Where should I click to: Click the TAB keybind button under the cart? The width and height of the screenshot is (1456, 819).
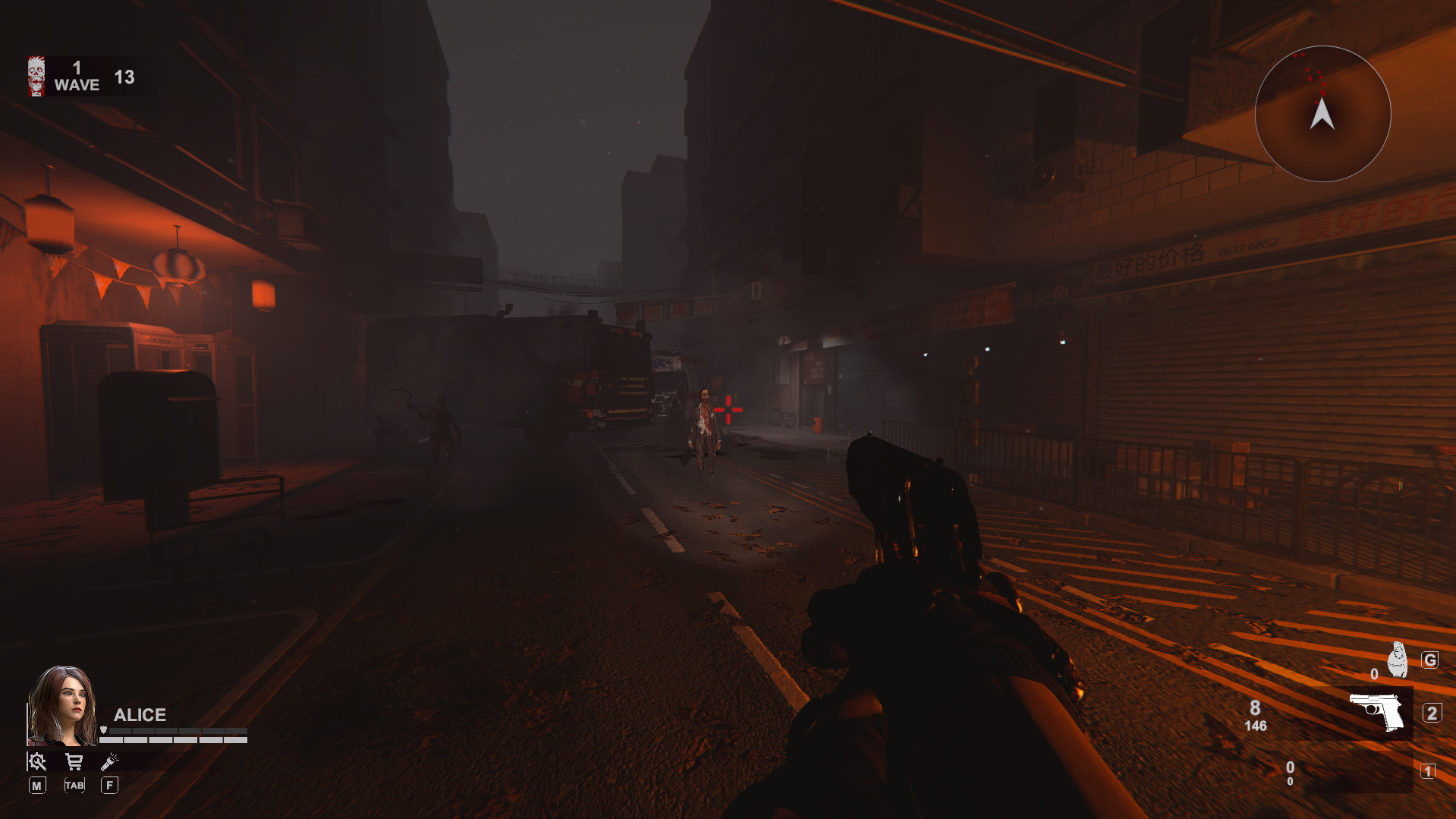[x=74, y=786]
